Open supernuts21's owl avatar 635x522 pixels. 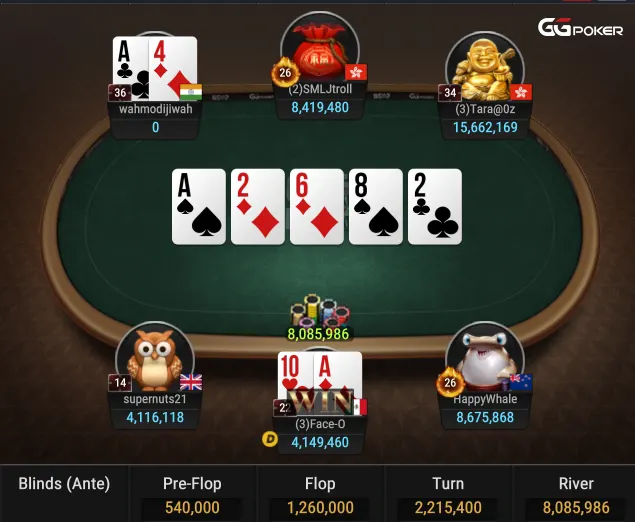(x=154, y=359)
